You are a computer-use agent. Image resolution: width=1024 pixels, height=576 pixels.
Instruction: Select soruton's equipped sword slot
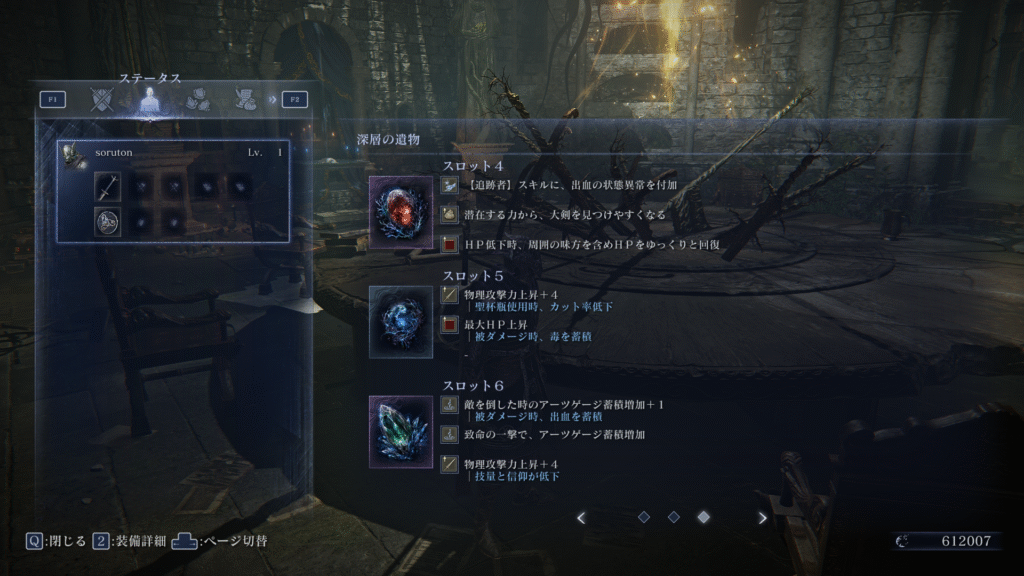[x=108, y=187]
